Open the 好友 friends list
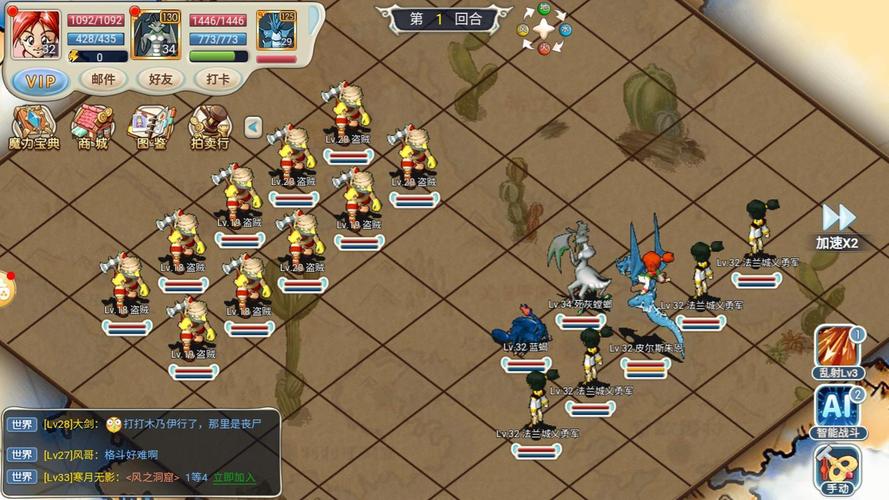The image size is (889, 500). point(161,80)
